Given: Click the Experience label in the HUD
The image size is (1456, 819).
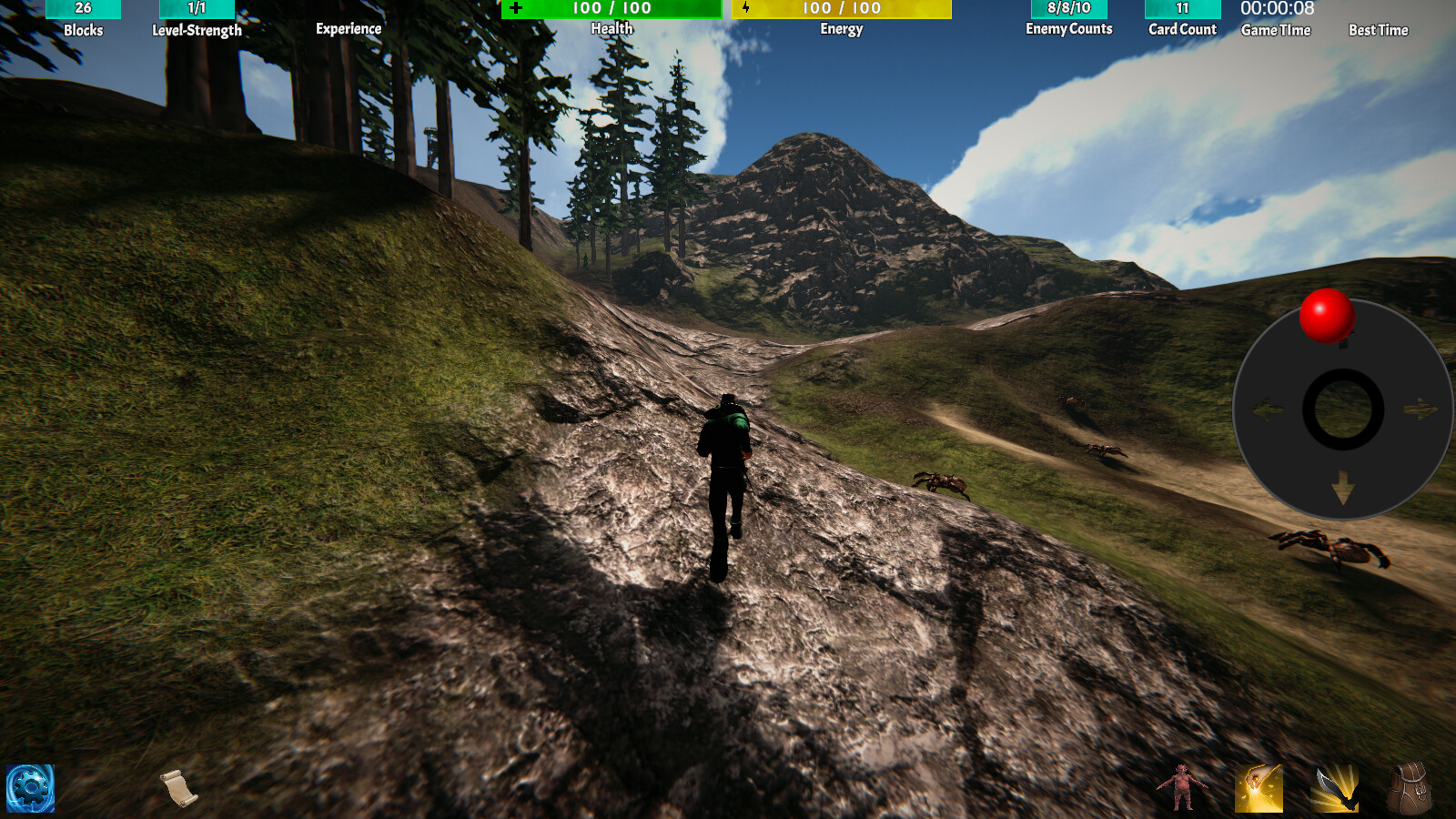Looking at the screenshot, I should tap(349, 28).
